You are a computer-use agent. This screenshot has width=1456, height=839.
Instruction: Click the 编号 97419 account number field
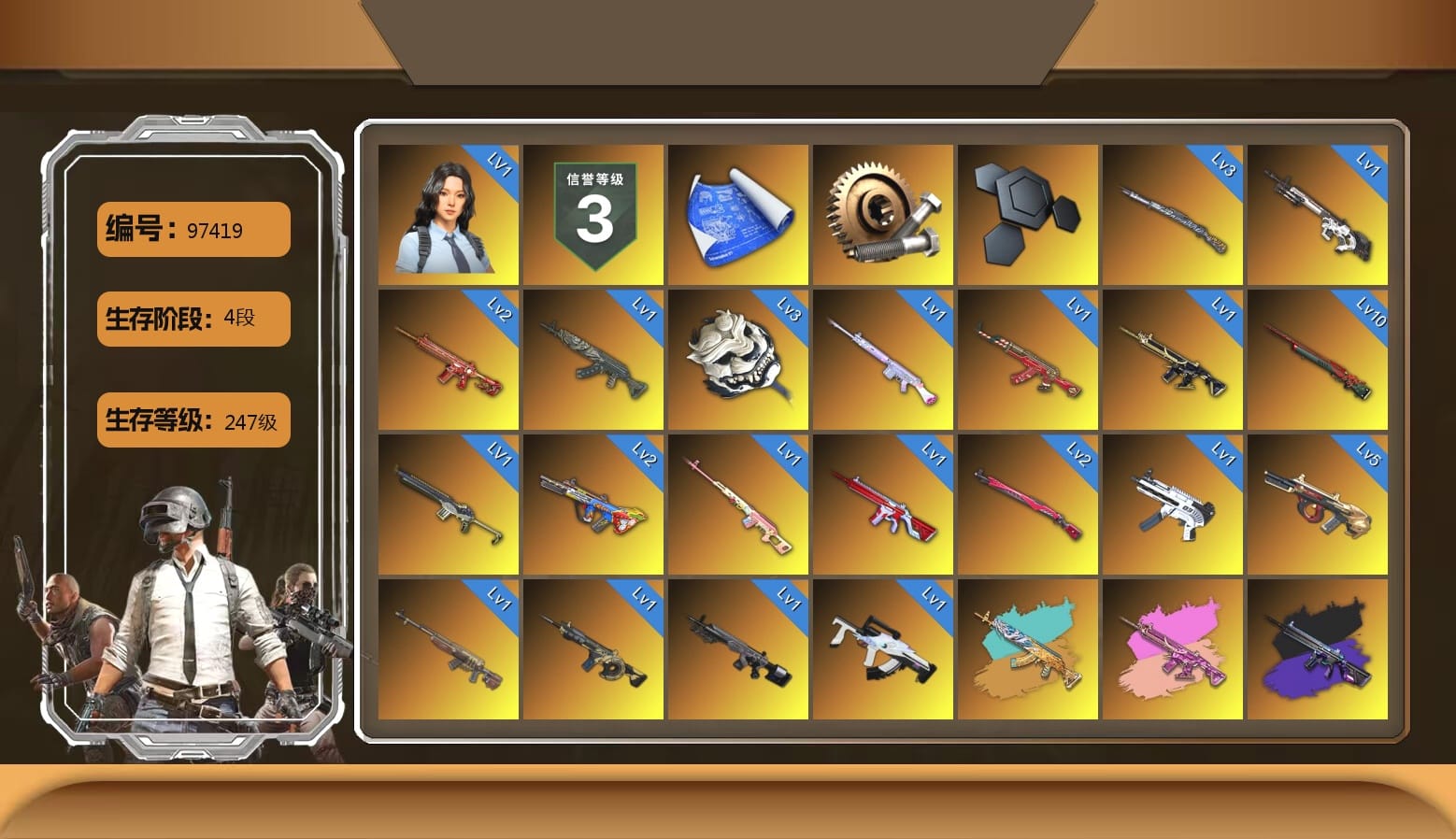(193, 229)
